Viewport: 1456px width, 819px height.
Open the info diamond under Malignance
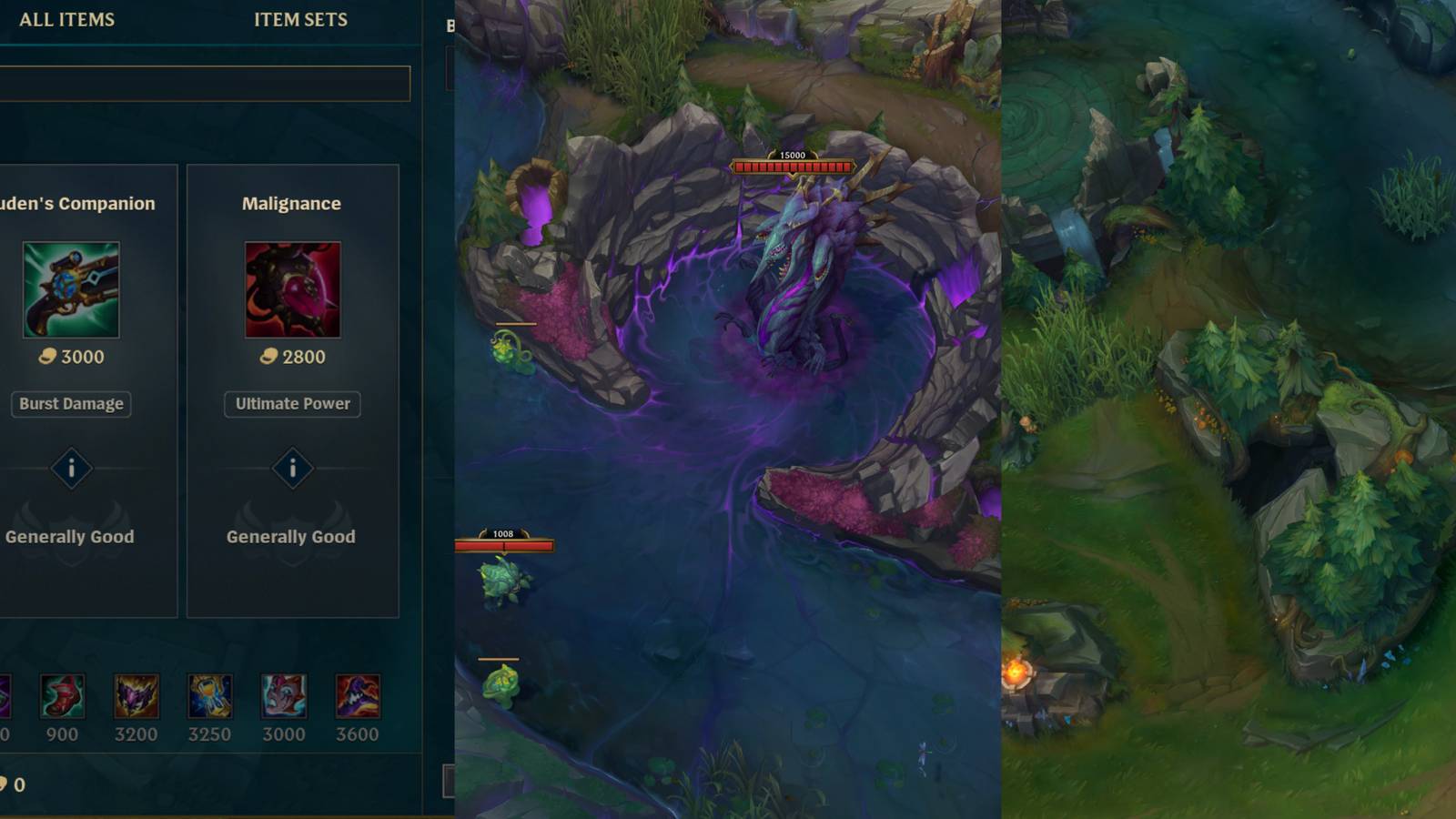click(x=292, y=470)
